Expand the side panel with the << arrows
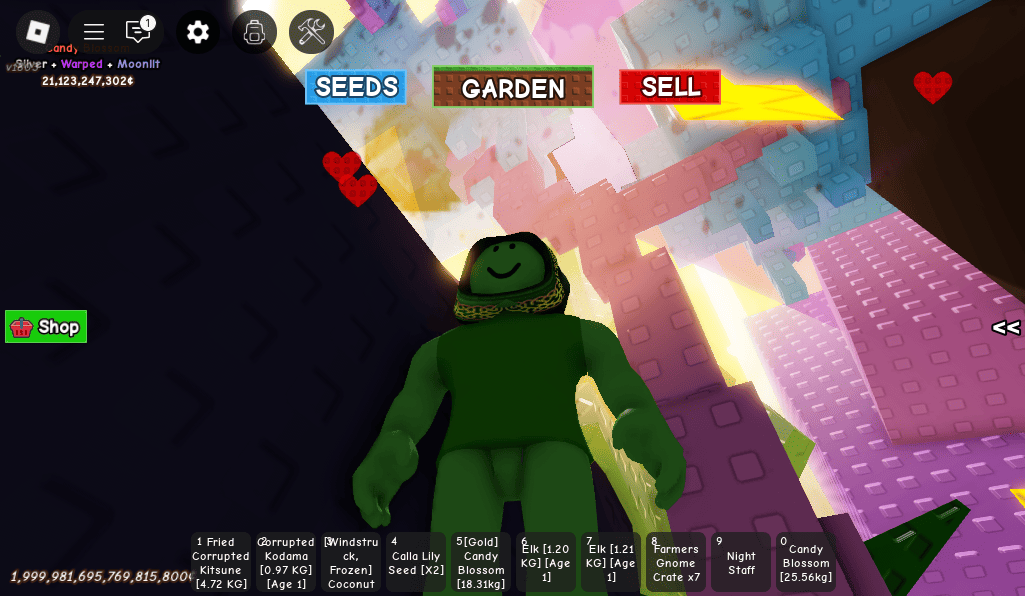The height and width of the screenshot is (596, 1025). pyautogui.click(x=1005, y=328)
